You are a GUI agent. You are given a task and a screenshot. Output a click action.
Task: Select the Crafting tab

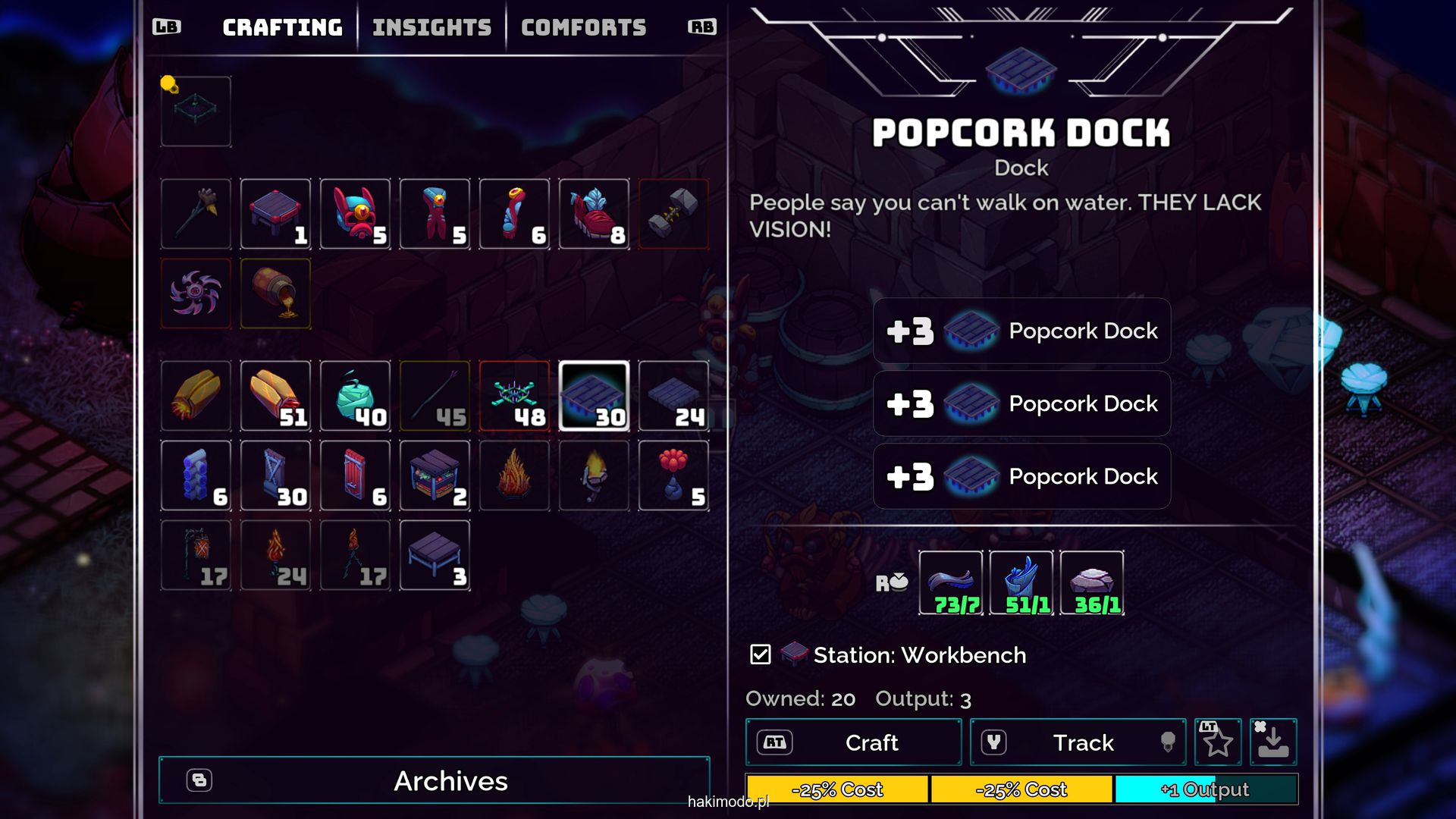[282, 28]
